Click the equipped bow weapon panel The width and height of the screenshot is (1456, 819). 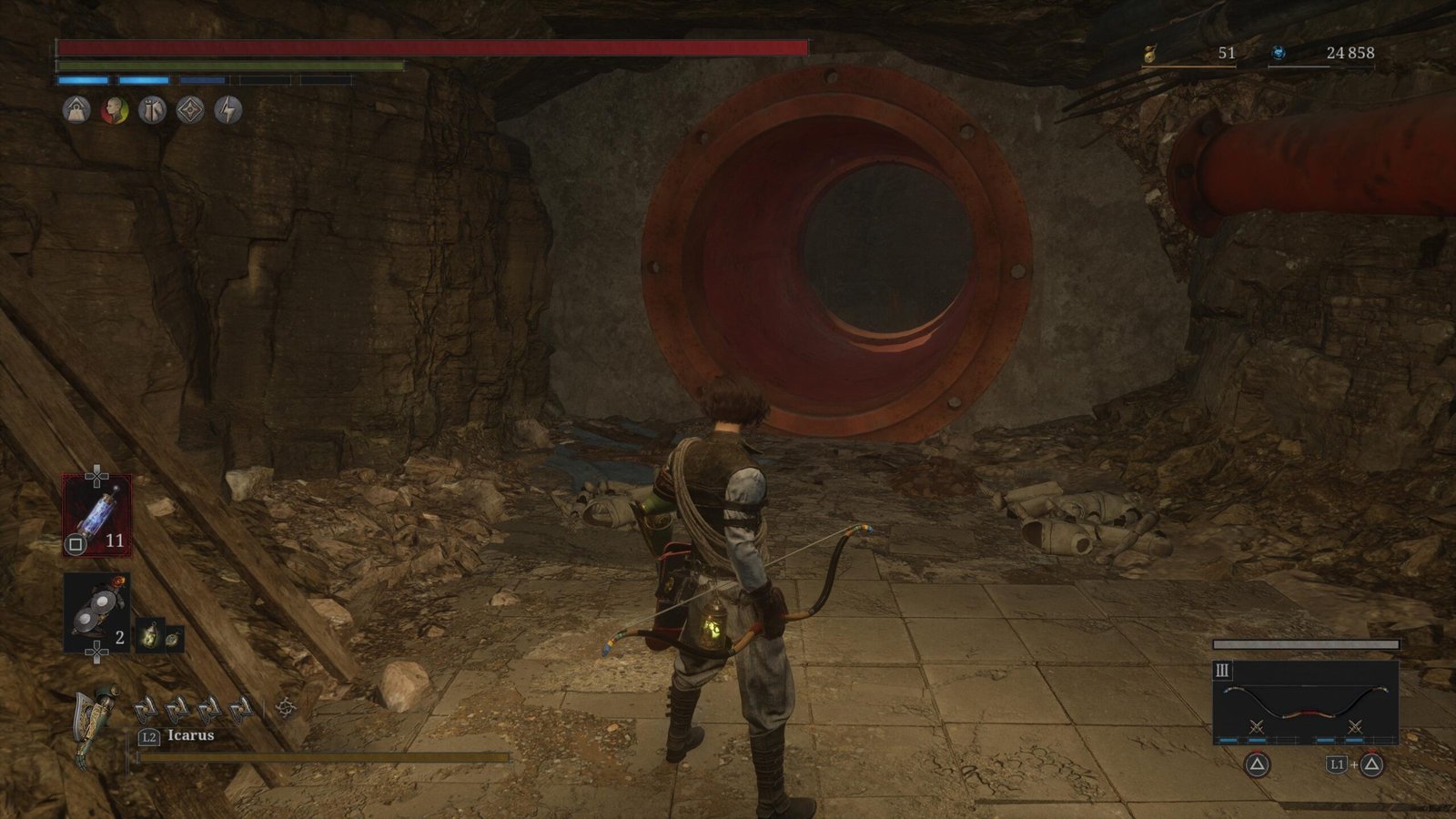[1305, 703]
